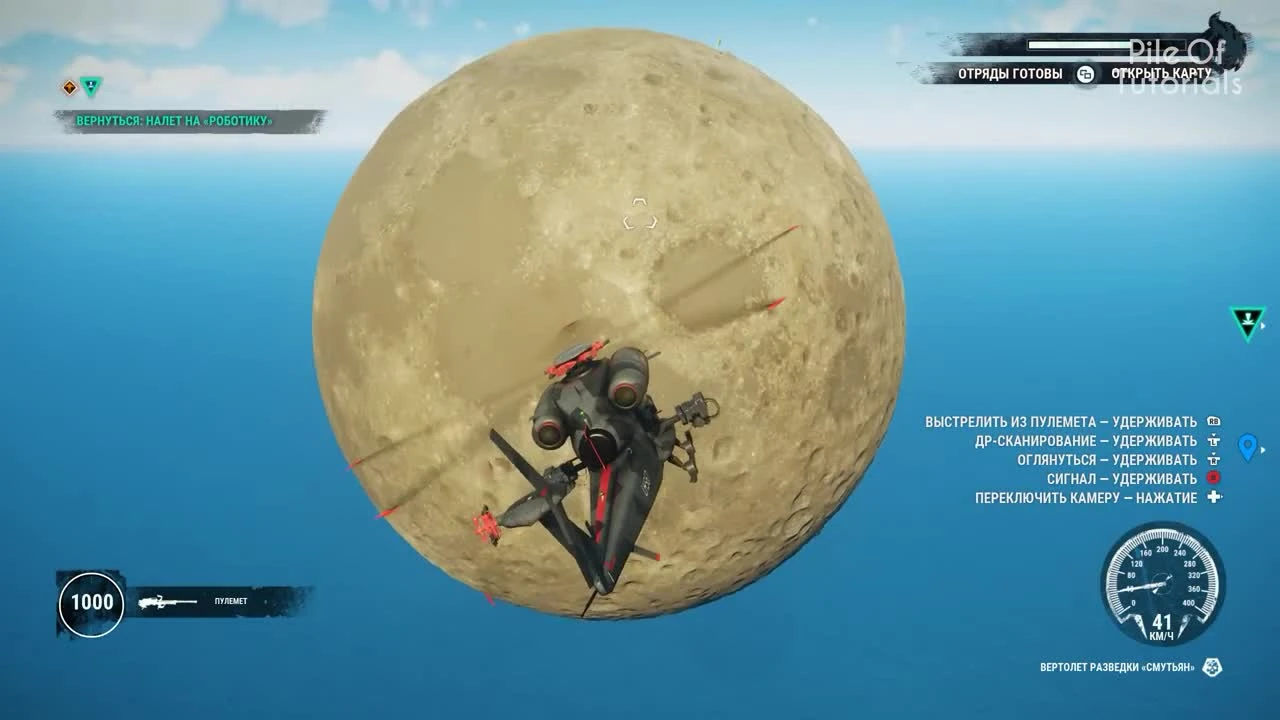This screenshot has height=720, width=1280.
Task: Expand the arrow next to the map pin
Action: pos(1263,450)
